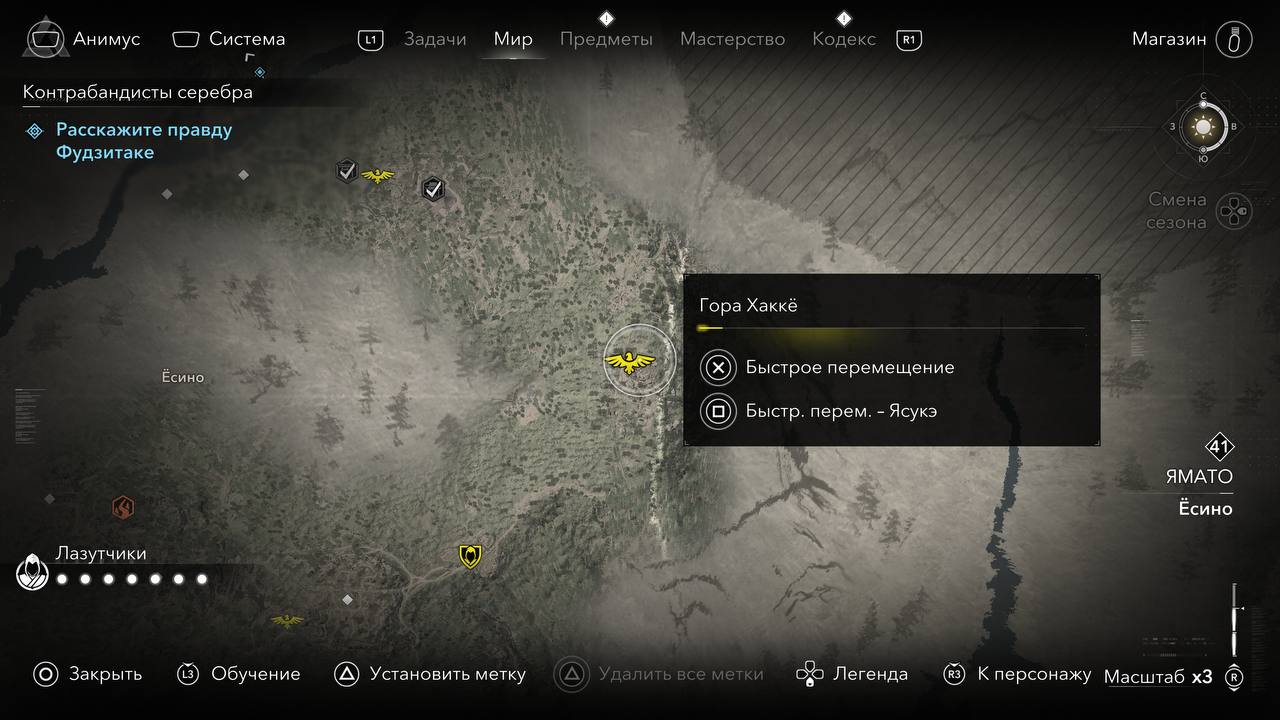Select the yellow shield hideout map marker

point(470,556)
